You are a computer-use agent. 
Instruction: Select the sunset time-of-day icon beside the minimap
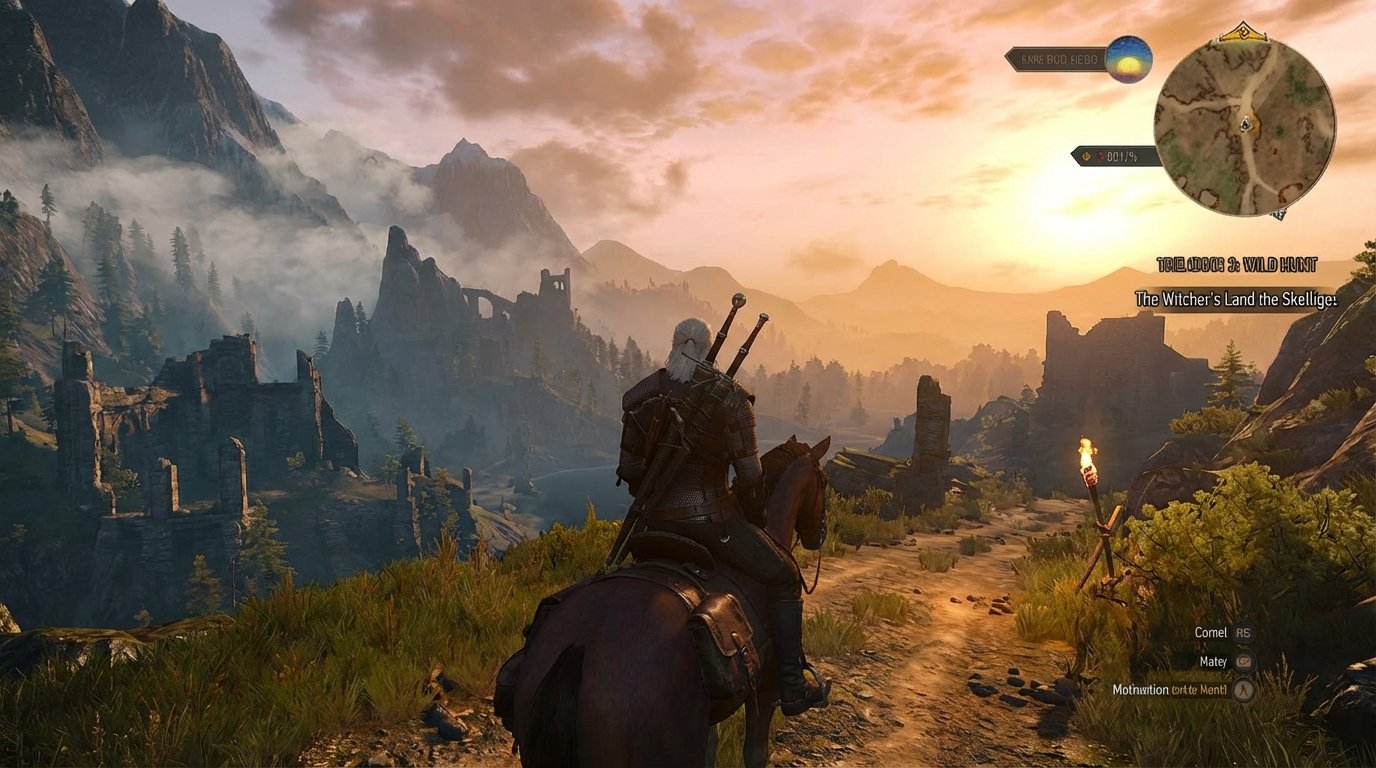pos(1127,61)
